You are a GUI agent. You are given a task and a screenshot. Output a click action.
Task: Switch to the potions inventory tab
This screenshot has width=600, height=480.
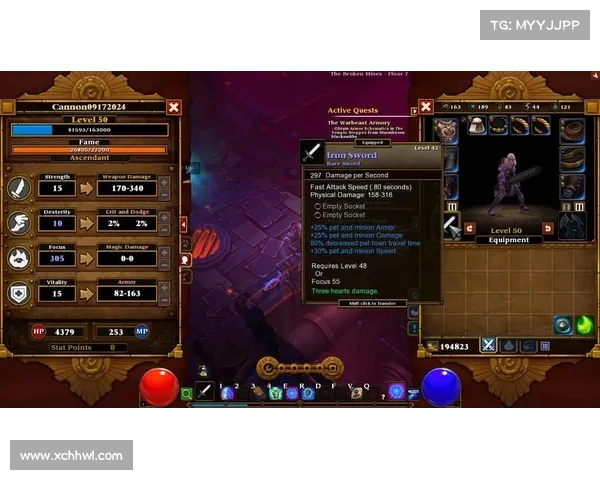(x=509, y=345)
